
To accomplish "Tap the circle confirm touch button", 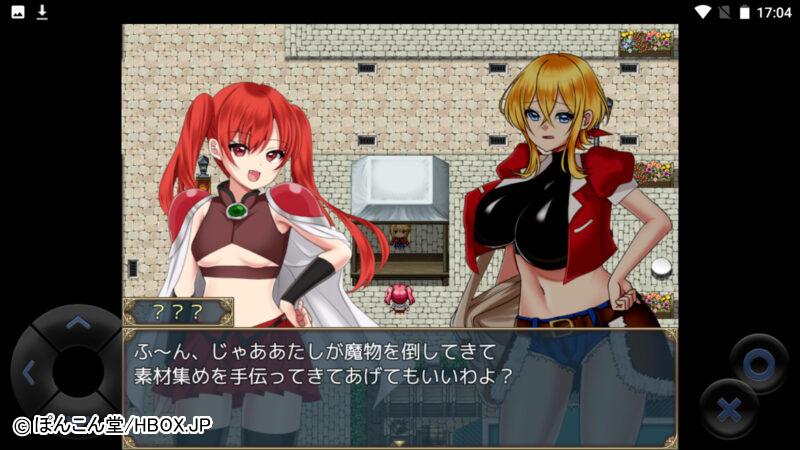I will tap(759, 364).
